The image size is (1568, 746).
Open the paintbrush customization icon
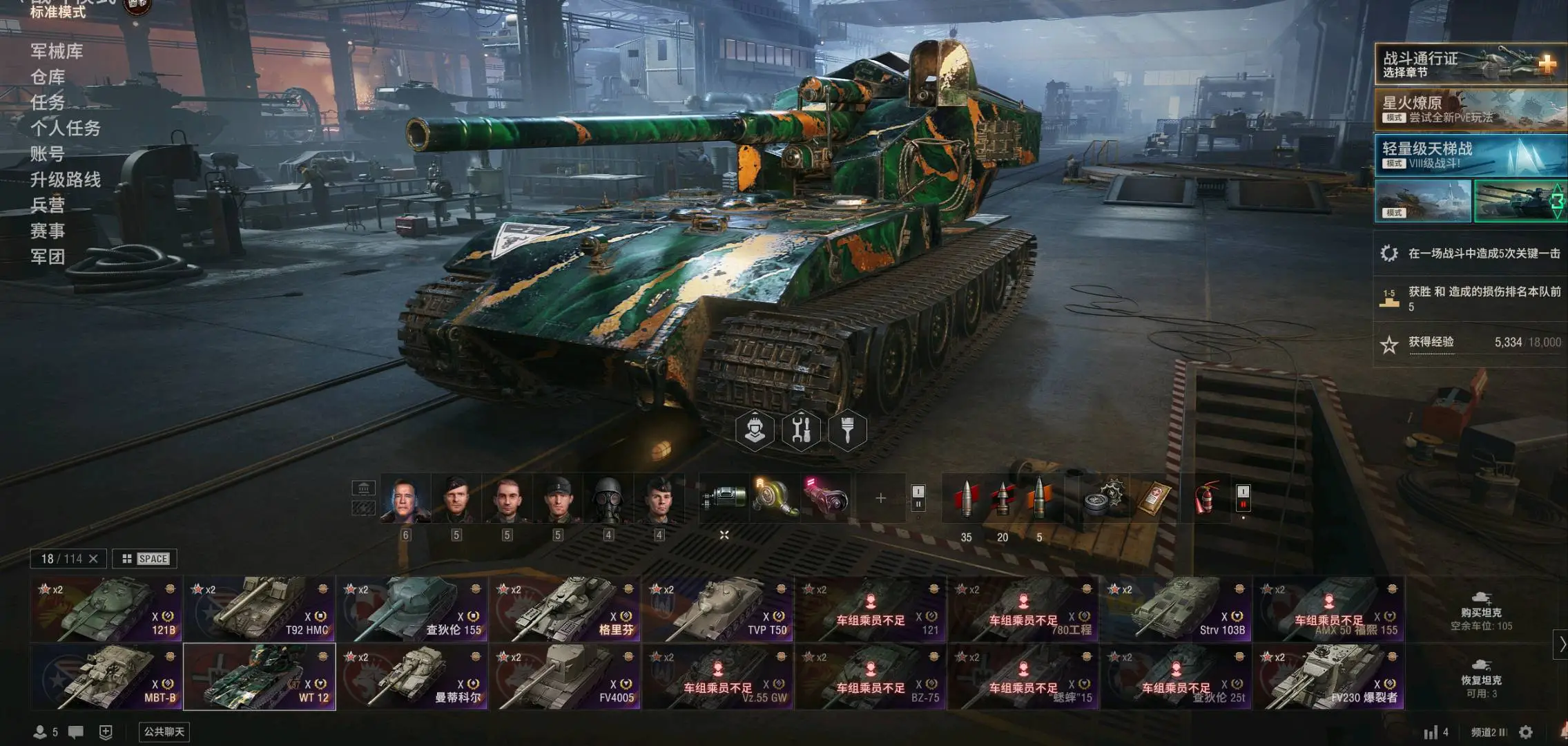pos(847,430)
